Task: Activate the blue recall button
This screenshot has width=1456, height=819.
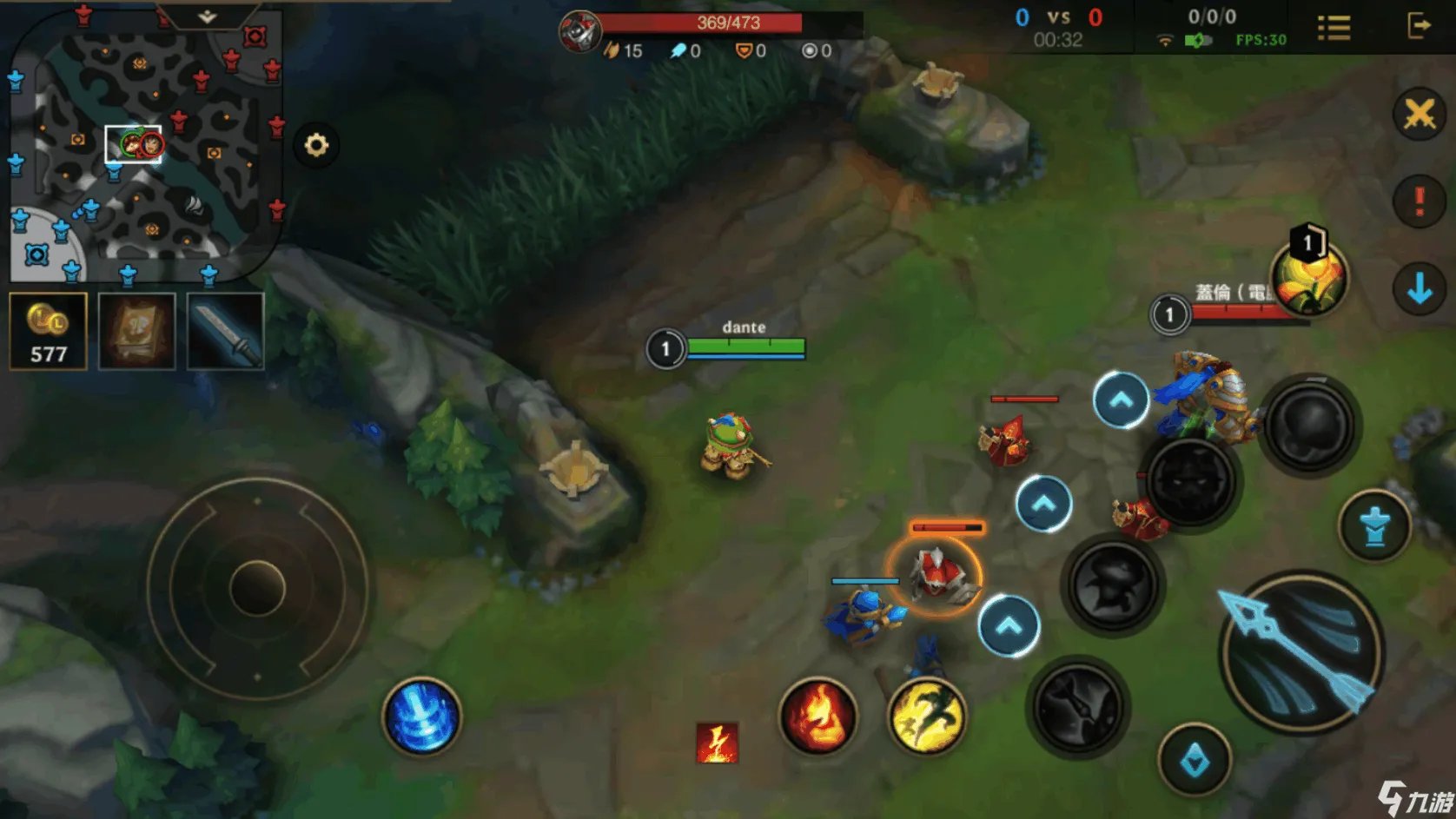Action: coord(422,716)
